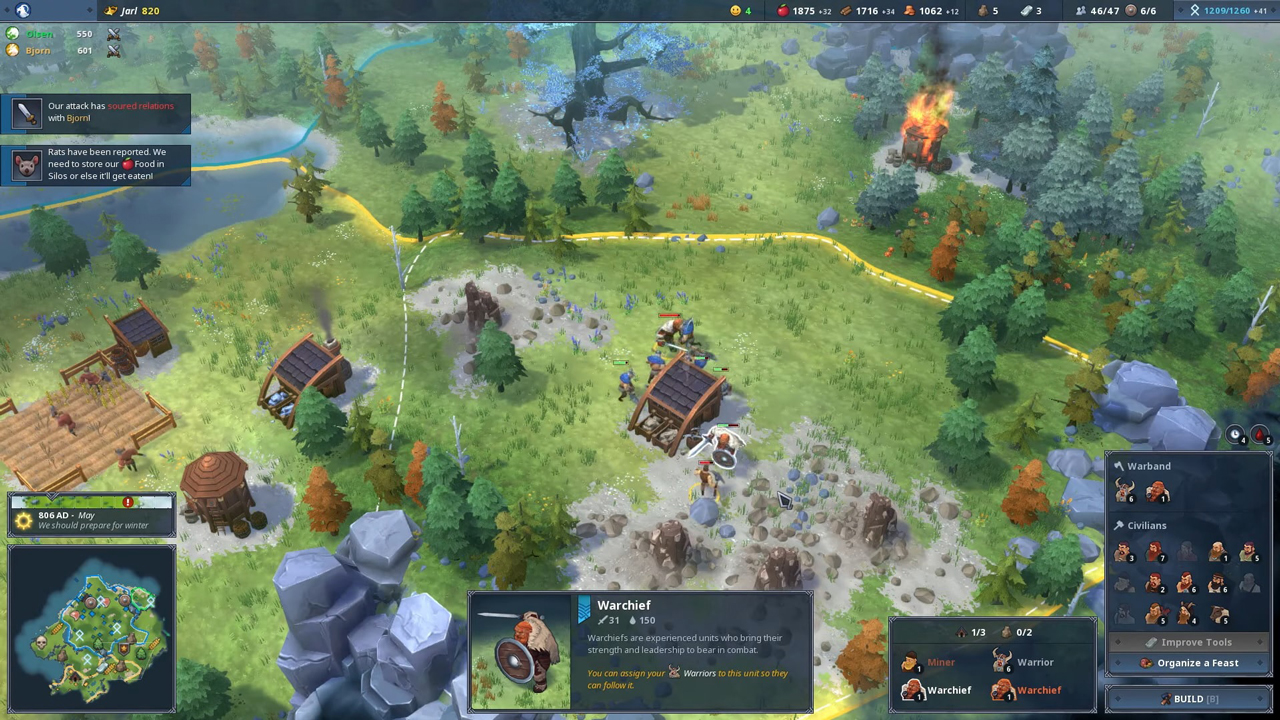The image size is (1280, 720).
Task: Select Olsen in the player list
Action: [x=40, y=34]
